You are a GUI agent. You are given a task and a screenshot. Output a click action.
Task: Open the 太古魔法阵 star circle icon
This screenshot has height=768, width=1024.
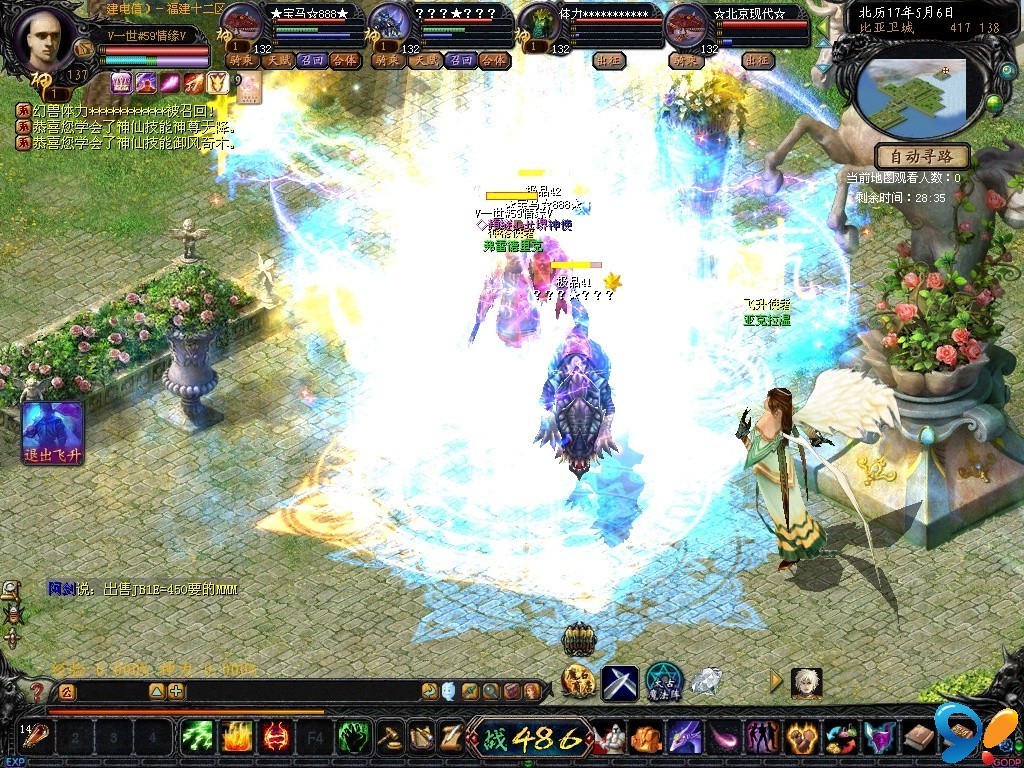click(x=663, y=682)
